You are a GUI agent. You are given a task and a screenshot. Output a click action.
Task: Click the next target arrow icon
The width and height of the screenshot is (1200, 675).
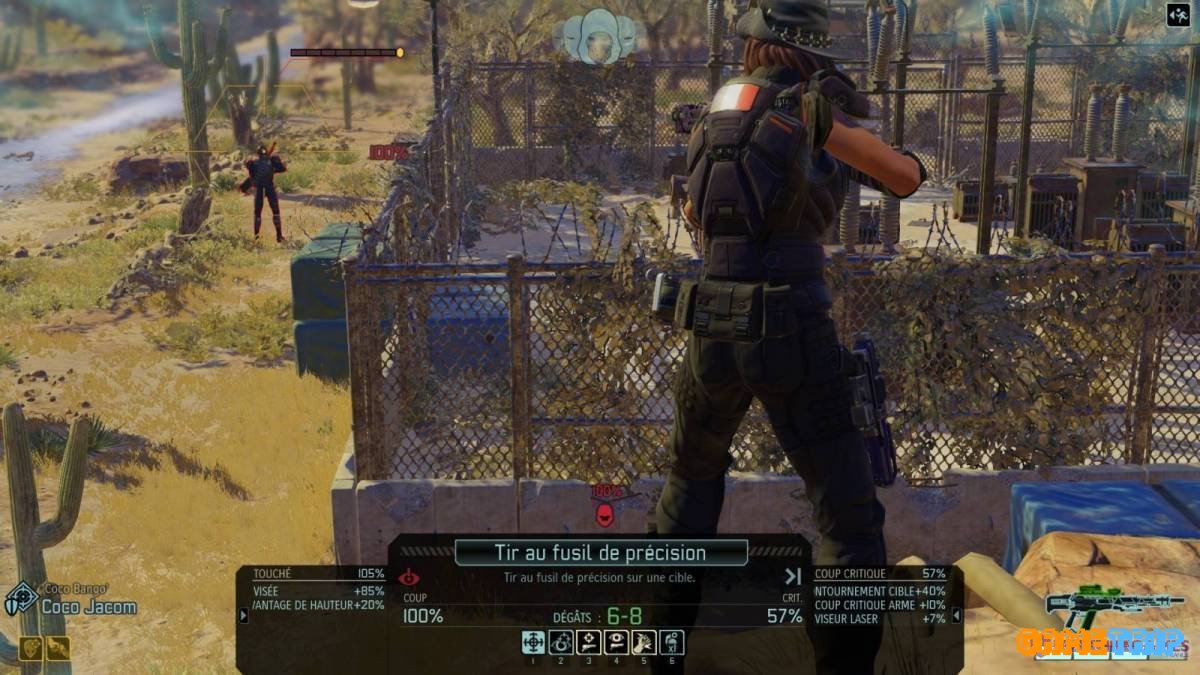[x=793, y=576]
